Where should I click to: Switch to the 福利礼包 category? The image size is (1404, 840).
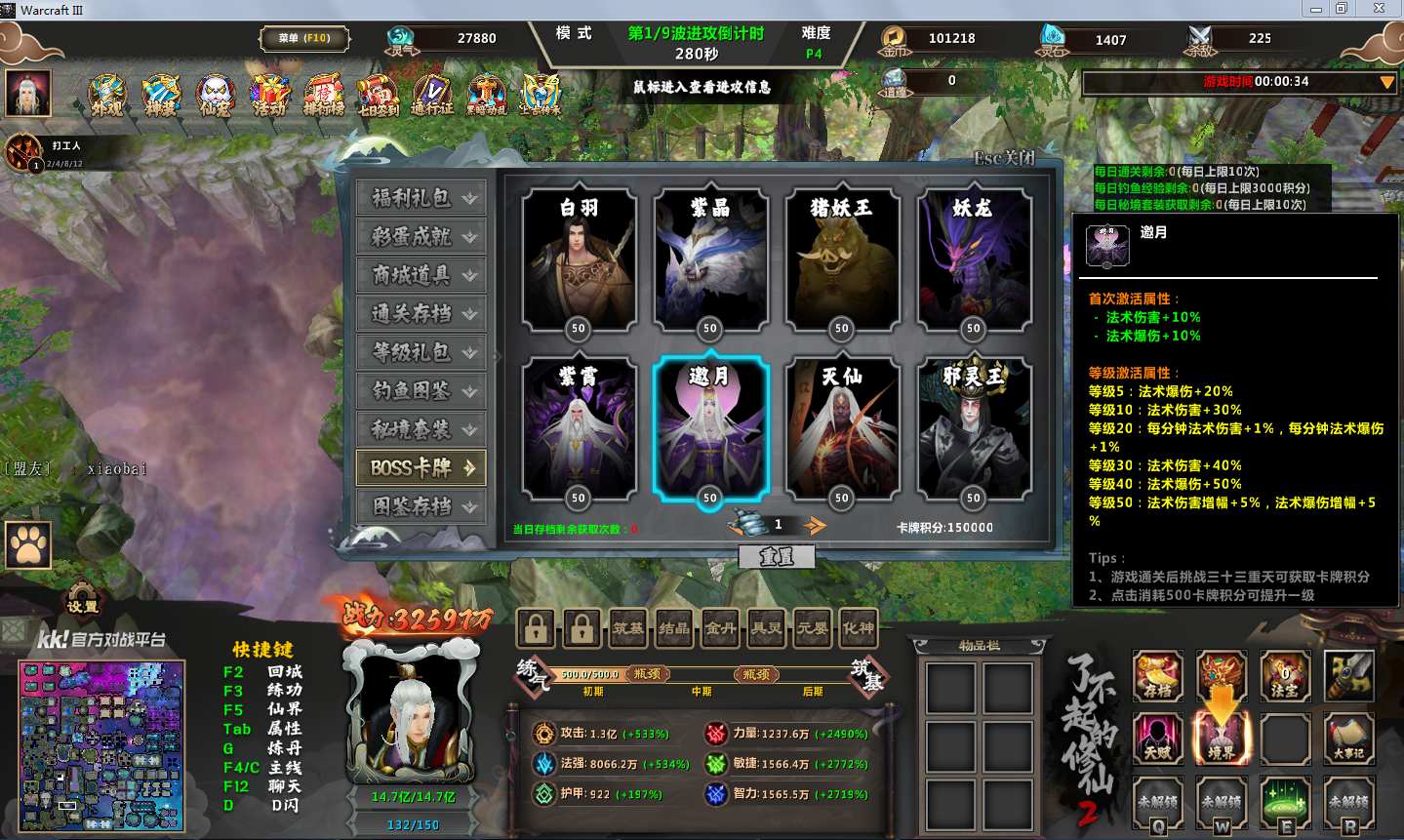click(421, 198)
